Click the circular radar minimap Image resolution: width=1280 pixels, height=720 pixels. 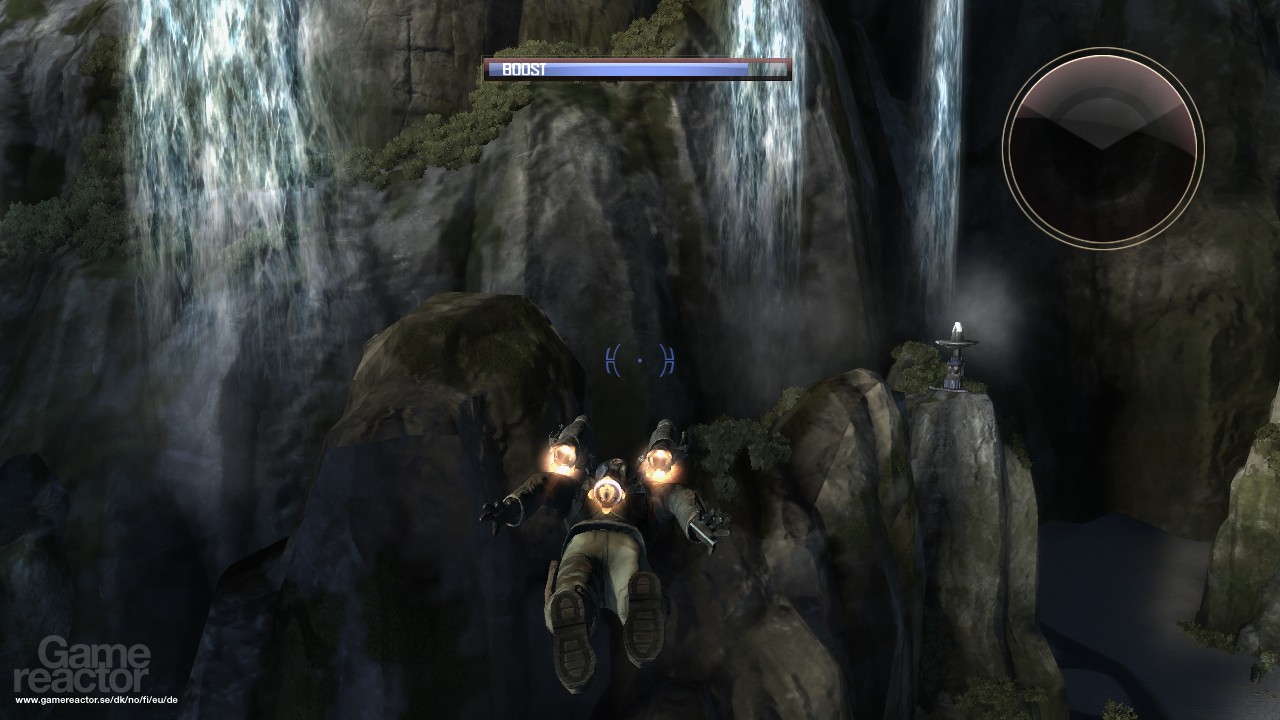1102,148
